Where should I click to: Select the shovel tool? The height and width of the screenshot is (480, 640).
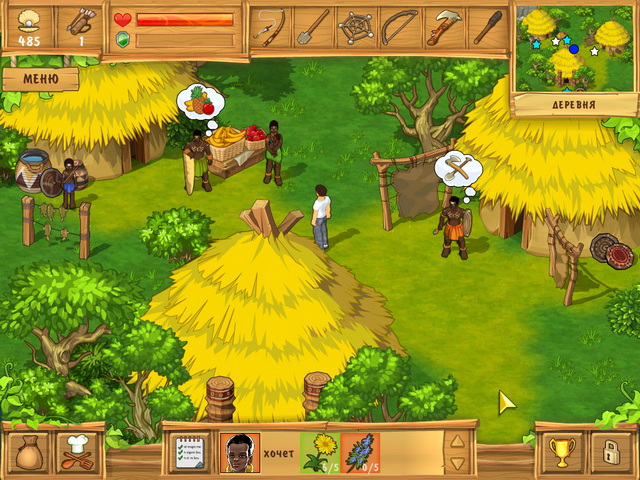click(312, 27)
